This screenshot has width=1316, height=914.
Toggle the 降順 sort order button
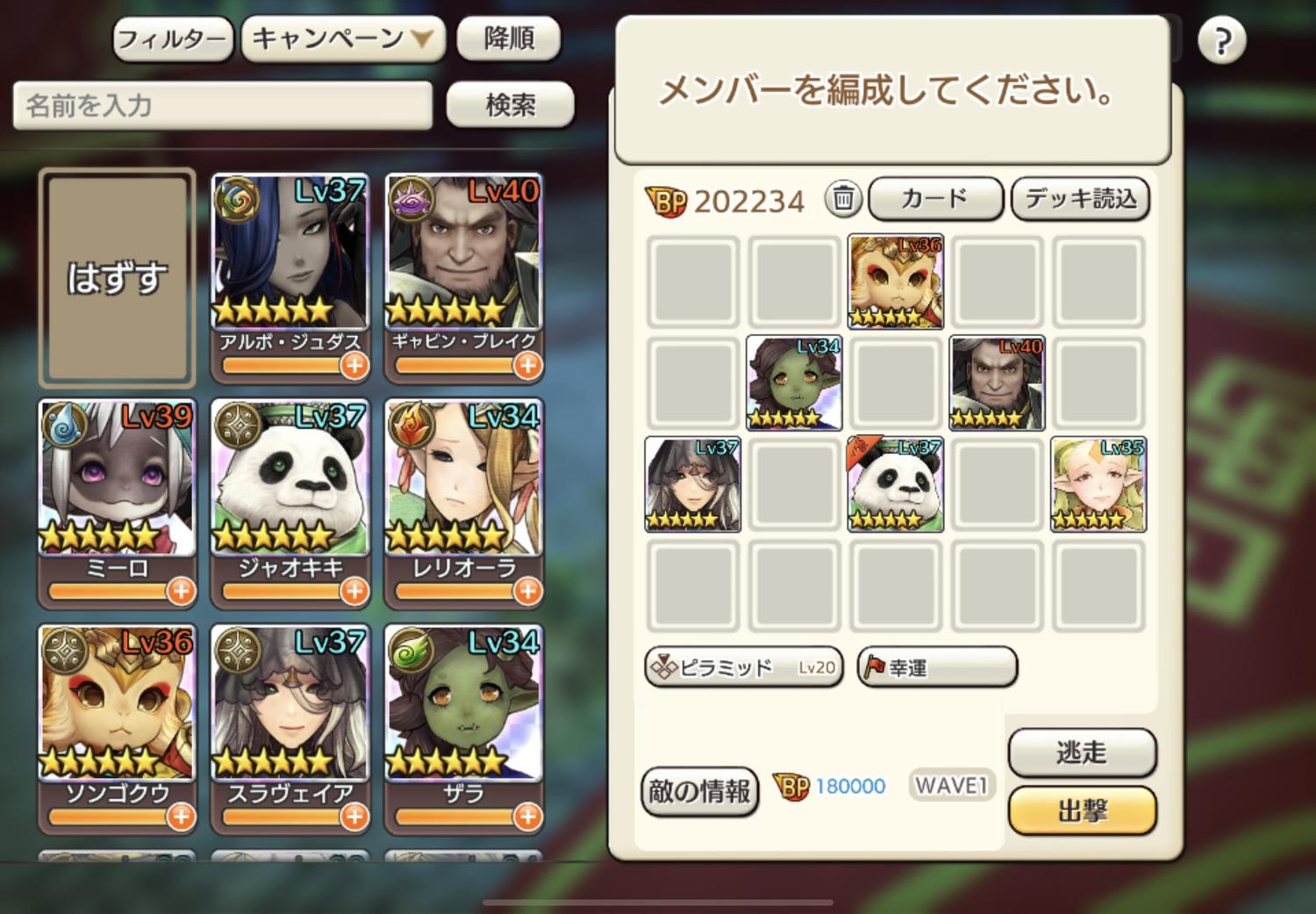[509, 39]
